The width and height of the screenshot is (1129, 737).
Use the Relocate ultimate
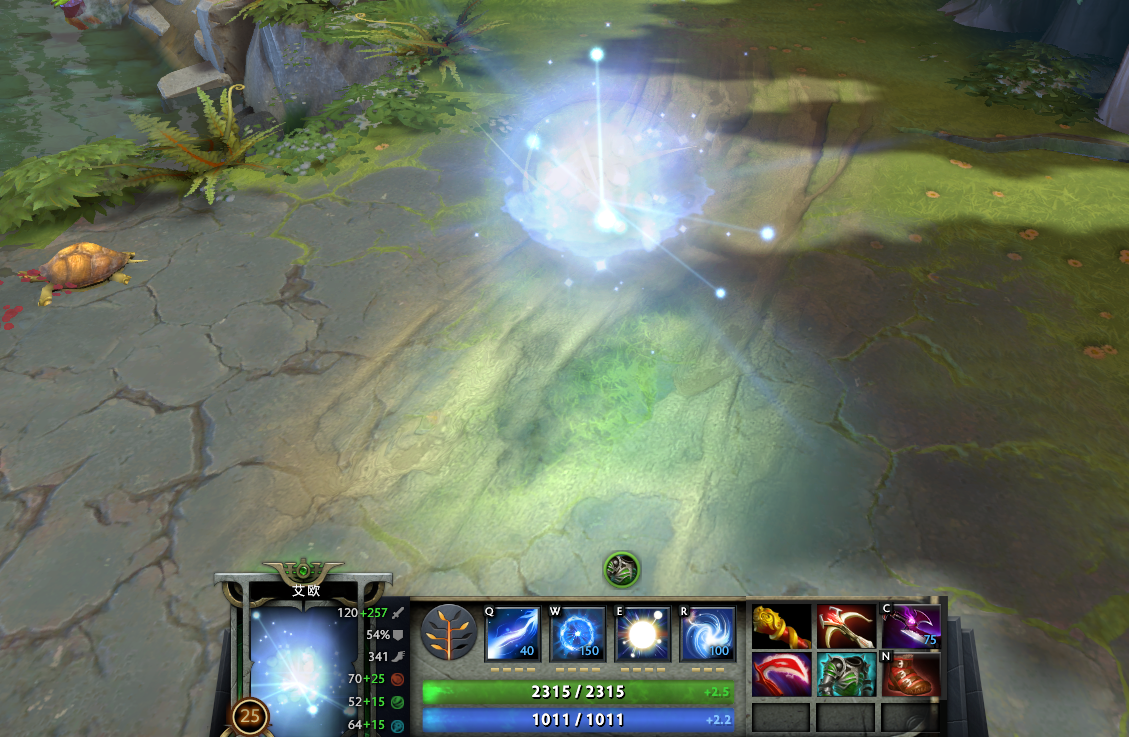(708, 634)
